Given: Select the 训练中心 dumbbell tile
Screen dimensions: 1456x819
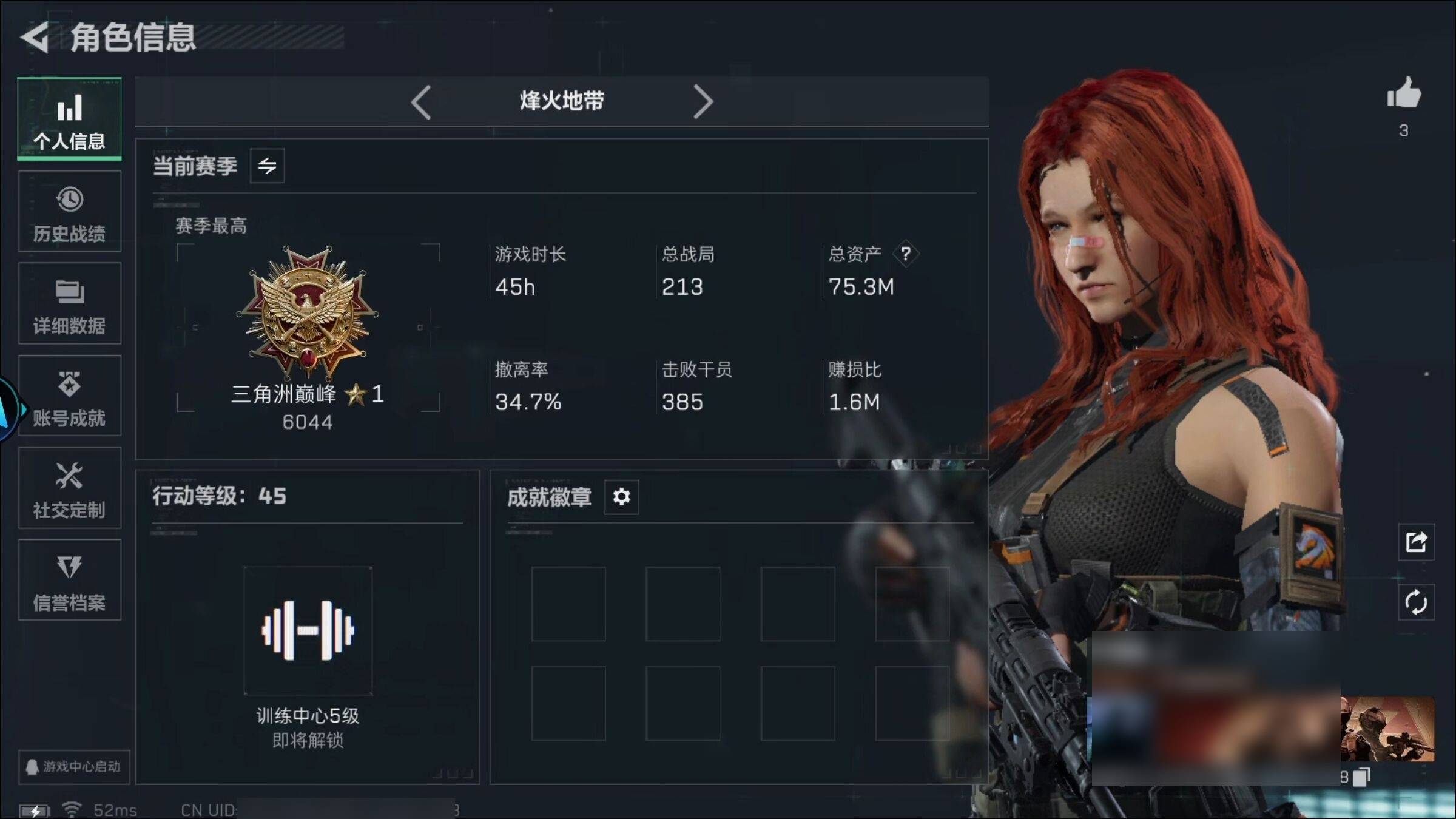Looking at the screenshot, I should coord(308,631).
